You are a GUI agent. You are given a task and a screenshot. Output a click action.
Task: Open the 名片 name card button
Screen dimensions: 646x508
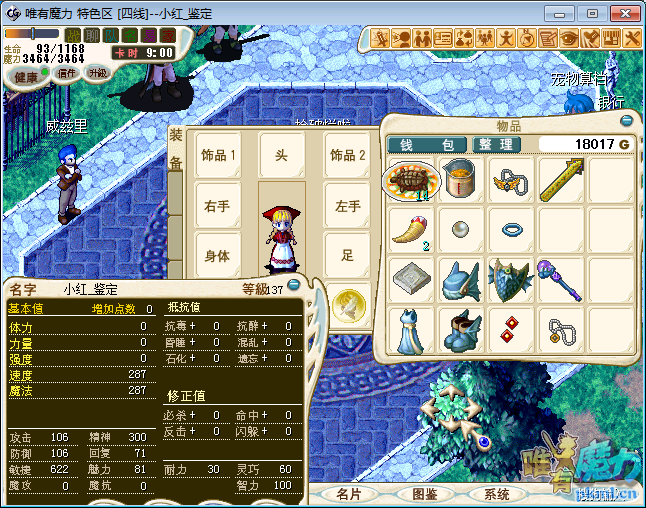[x=349, y=494]
